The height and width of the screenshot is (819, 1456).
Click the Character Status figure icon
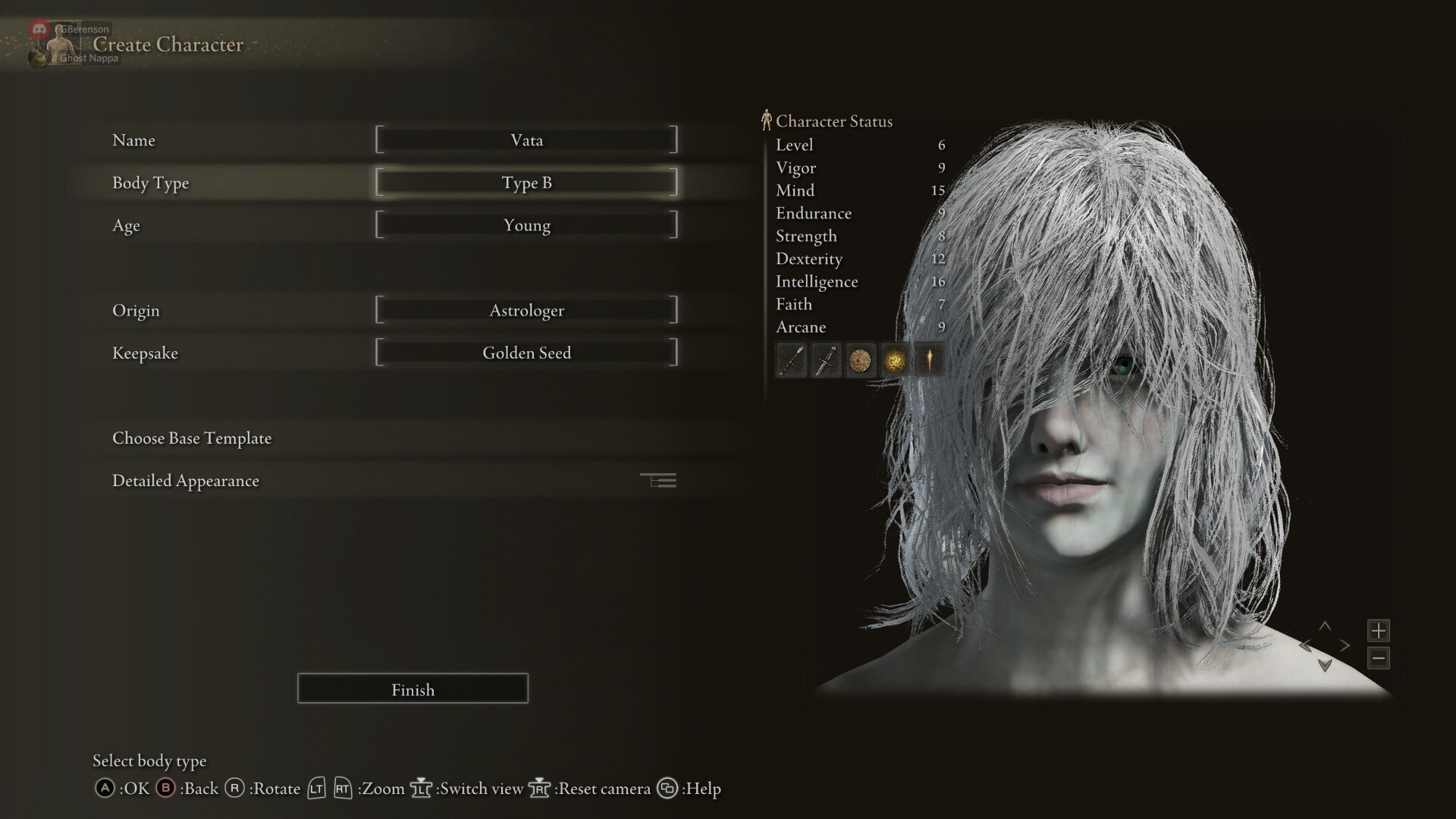(x=767, y=118)
